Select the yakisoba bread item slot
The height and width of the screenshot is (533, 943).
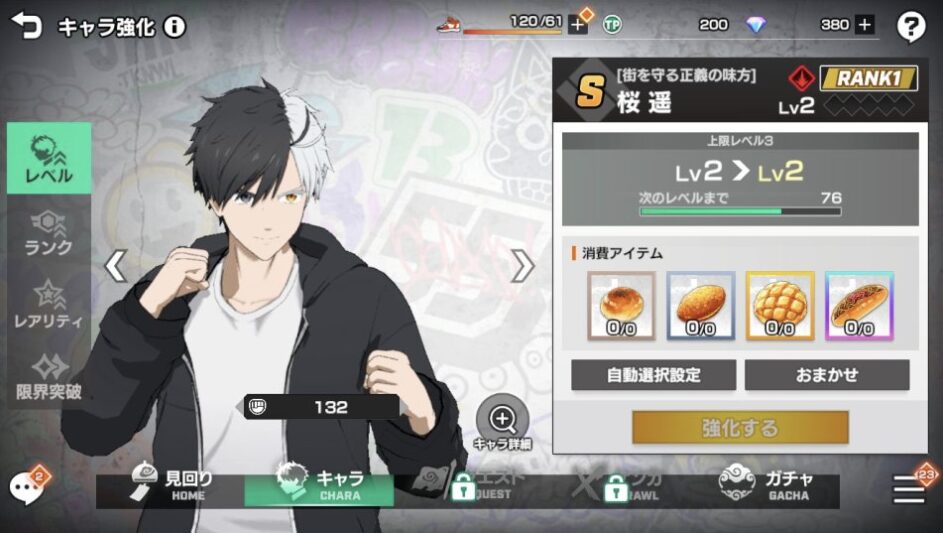859,305
